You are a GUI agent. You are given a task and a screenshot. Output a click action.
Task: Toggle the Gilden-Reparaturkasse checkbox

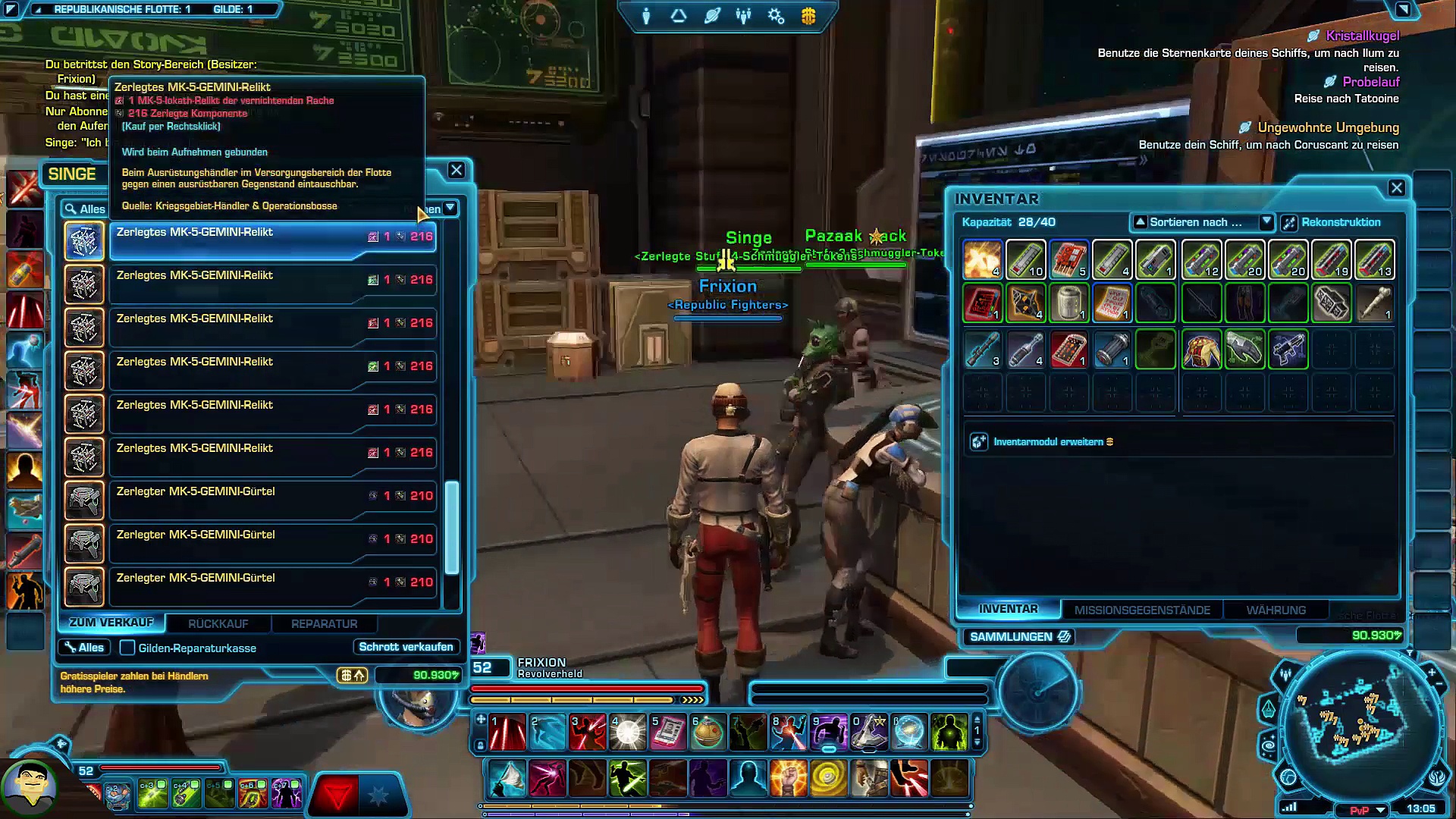tap(127, 648)
